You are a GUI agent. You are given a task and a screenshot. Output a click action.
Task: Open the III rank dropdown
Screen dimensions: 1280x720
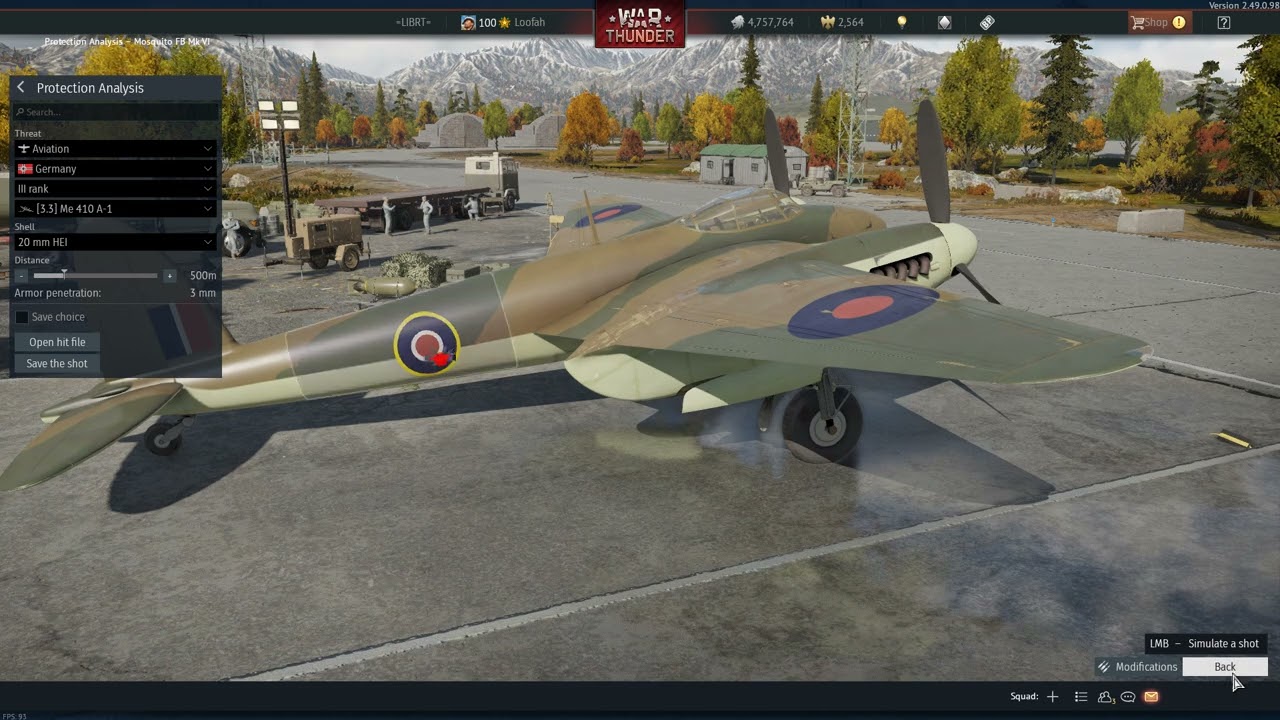[x=115, y=189]
